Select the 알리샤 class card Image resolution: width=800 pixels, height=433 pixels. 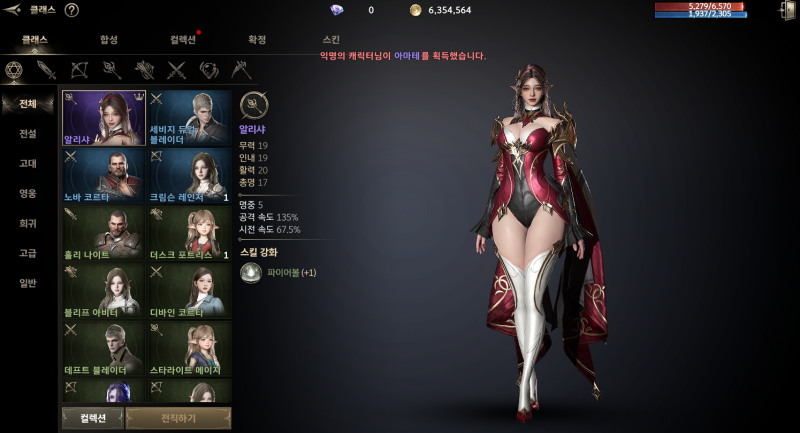104,118
